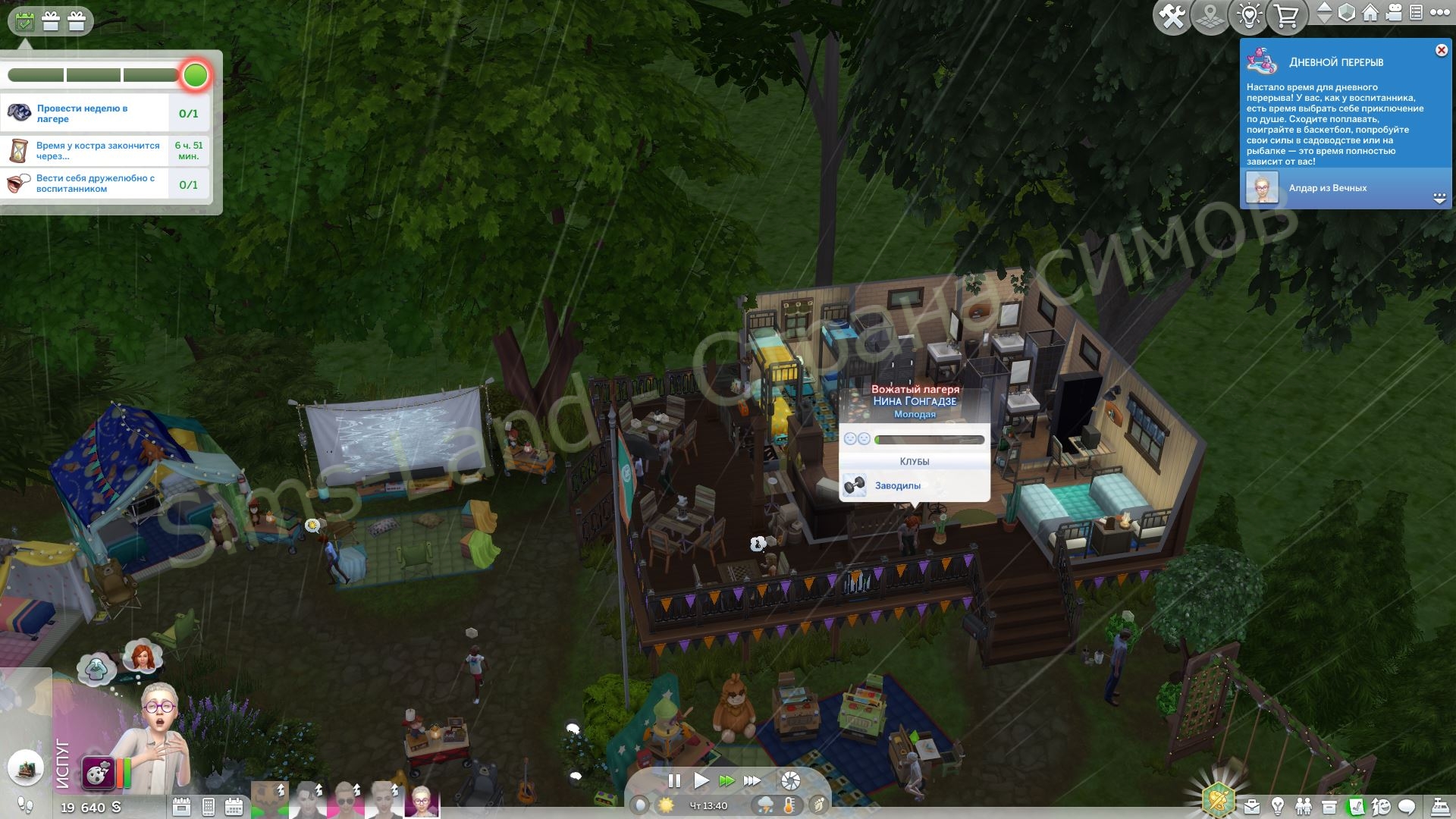Open the career briefcase panel
This screenshot has height=819, width=1456.
pyautogui.click(x=1253, y=807)
